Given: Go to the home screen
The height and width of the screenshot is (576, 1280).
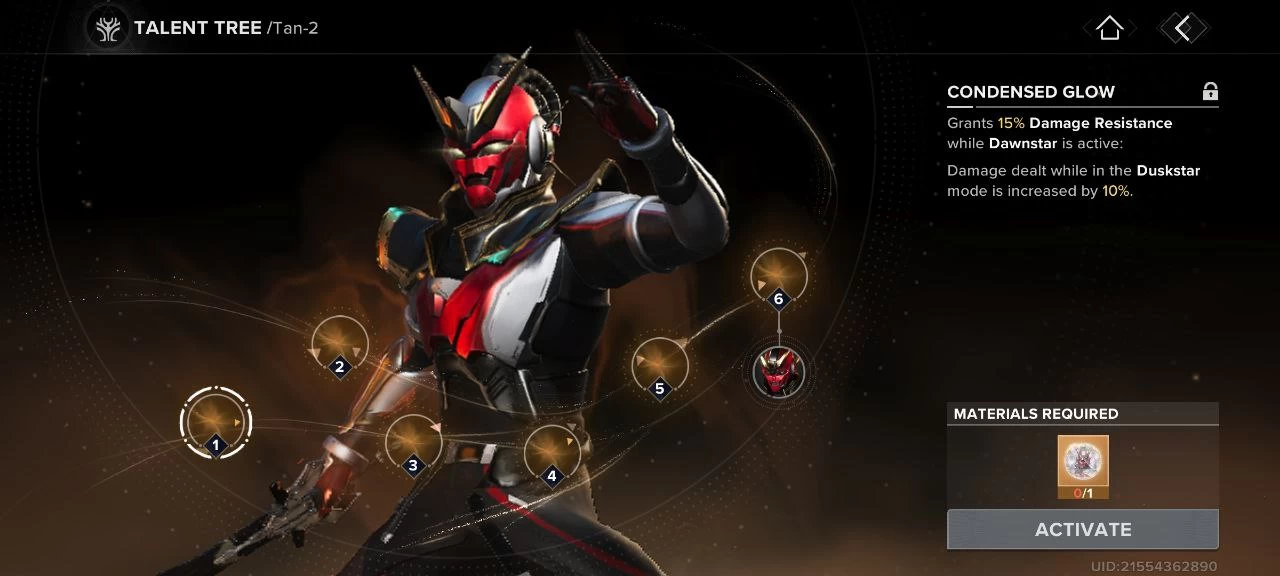Looking at the screenshot, I should [1109, 28].
